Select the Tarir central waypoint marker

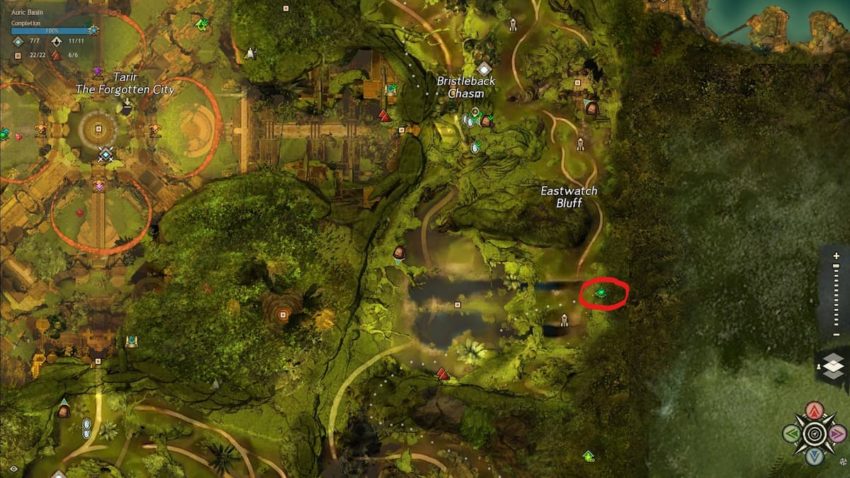pos(105,154)
